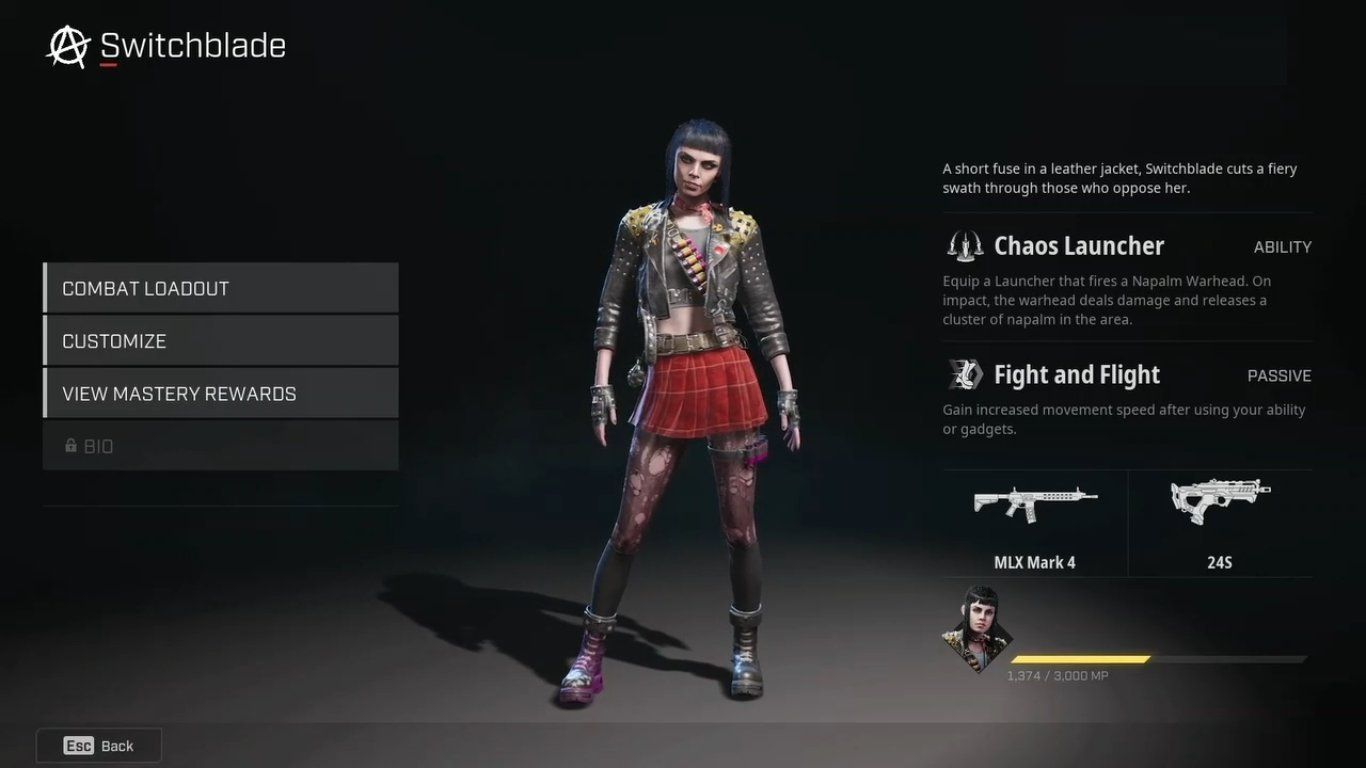Pick the 24S weapon tile

(x=1220, y=524)
